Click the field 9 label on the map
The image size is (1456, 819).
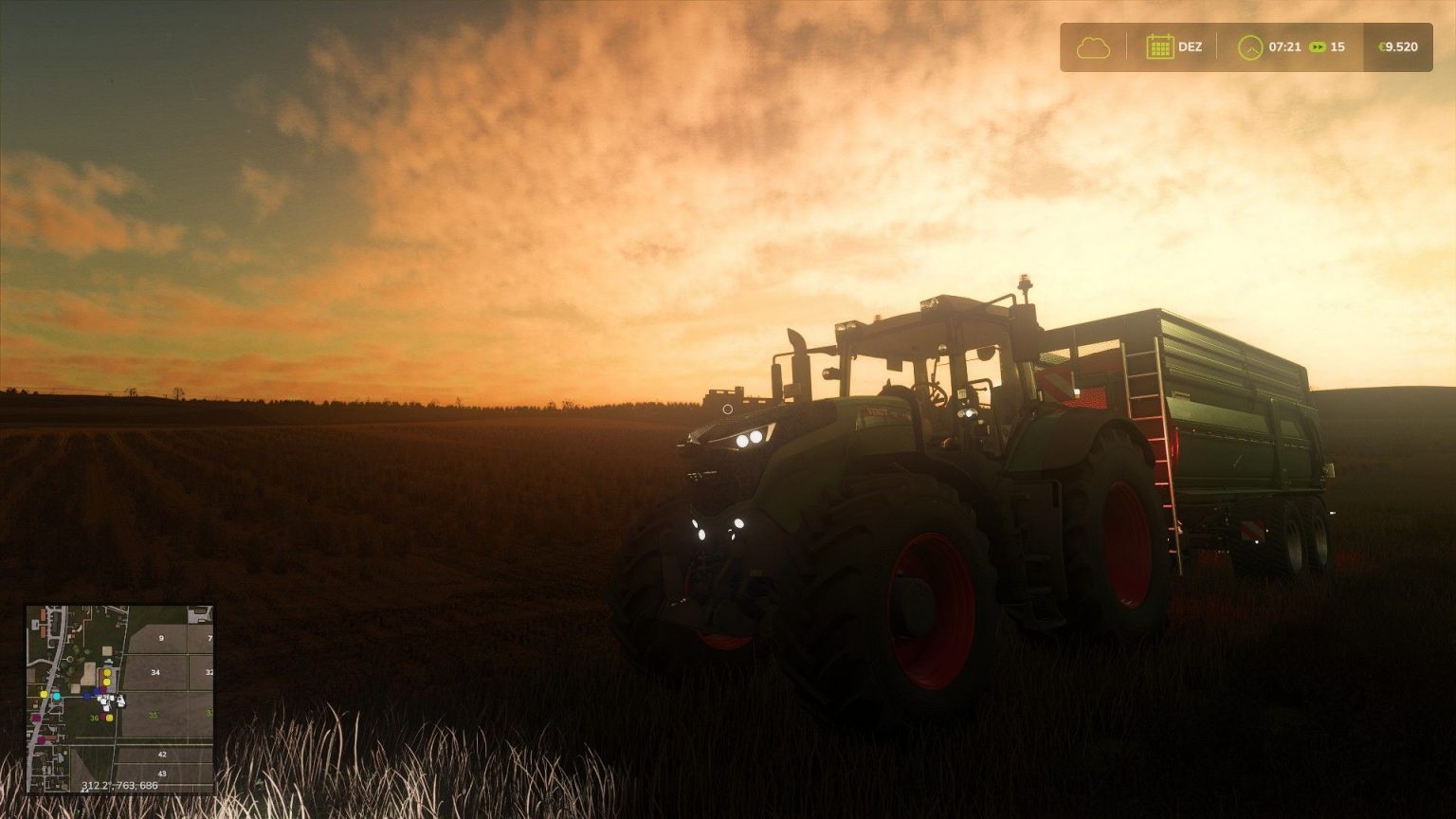pyautogui.click(x=161, y=638)
